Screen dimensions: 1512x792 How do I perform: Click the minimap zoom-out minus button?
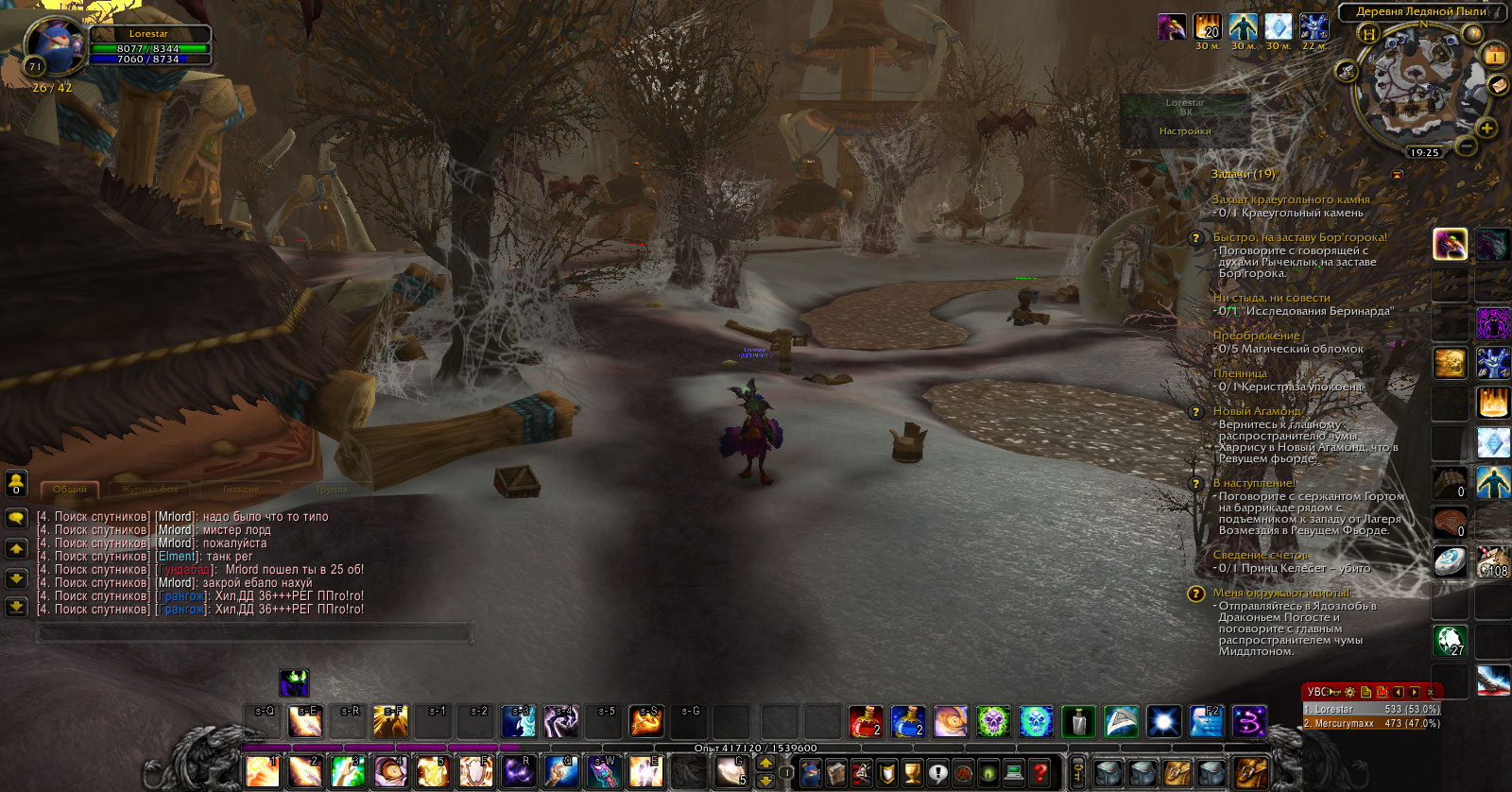(x=1466, y=146)
